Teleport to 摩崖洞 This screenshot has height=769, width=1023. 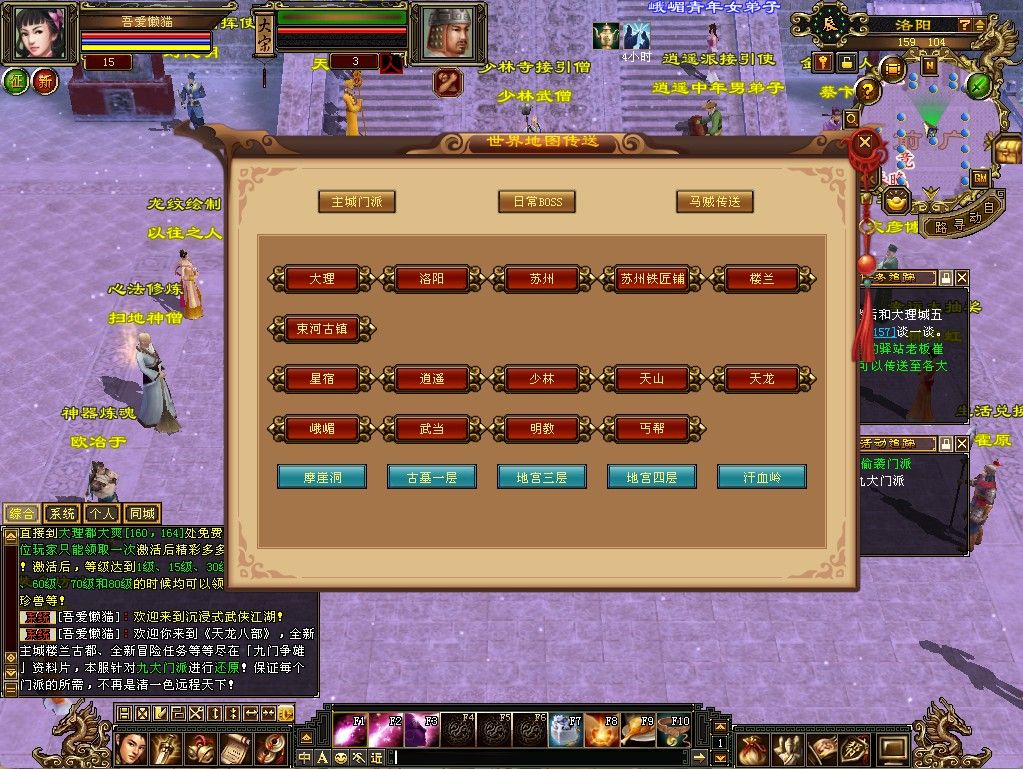point(322,477)
